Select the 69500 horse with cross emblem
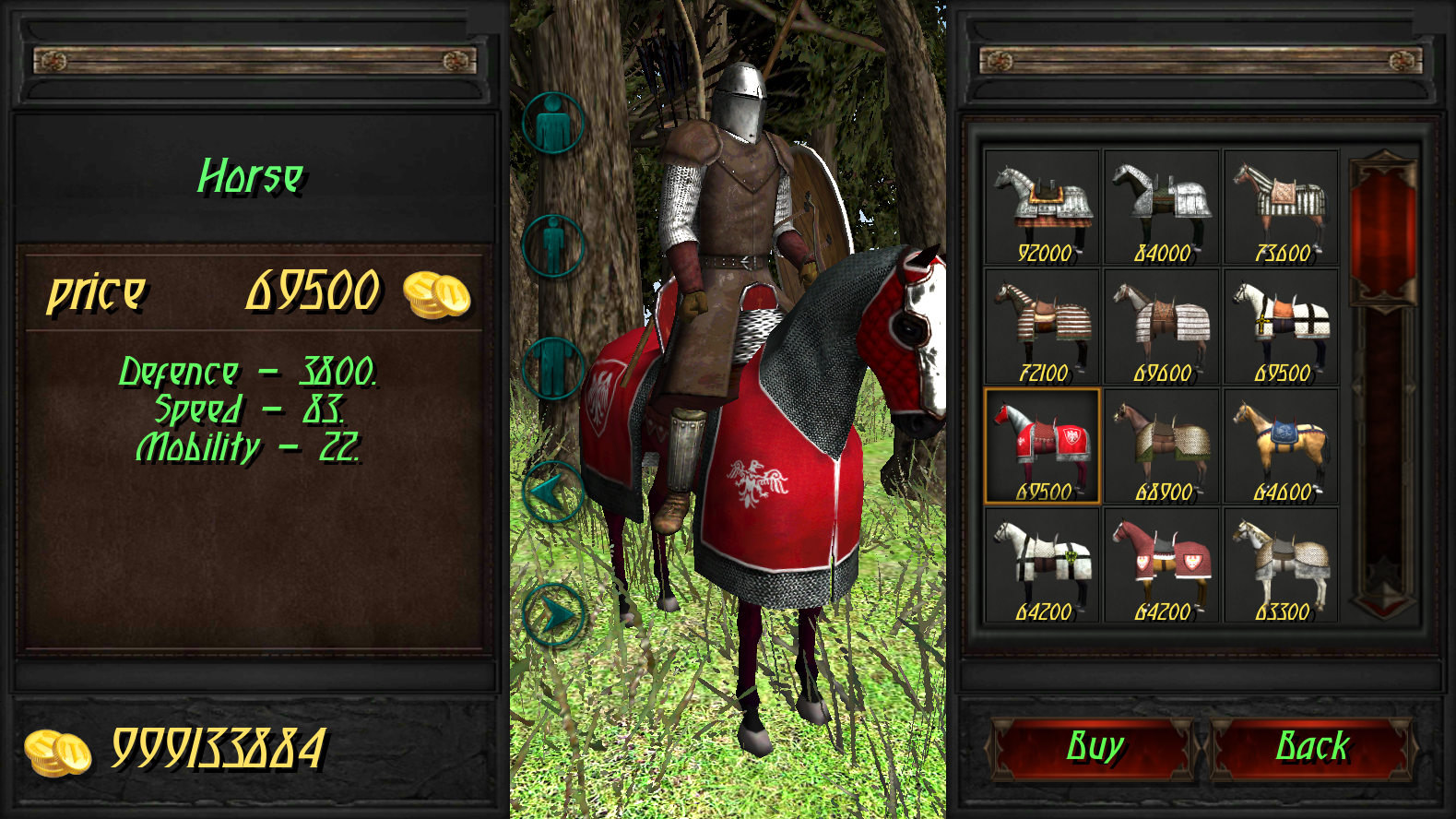Viewport: 1456px width, 819px height. coord(1282,323)
